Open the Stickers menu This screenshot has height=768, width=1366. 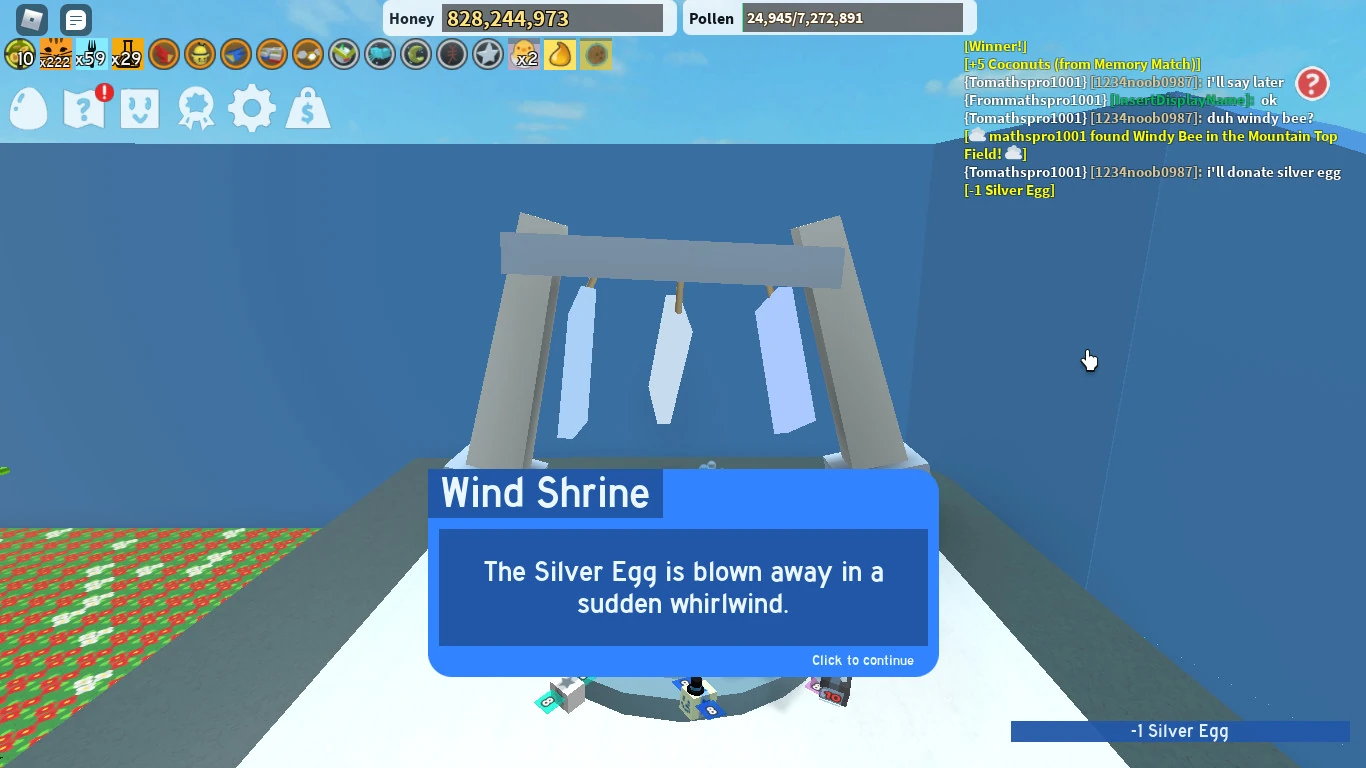pos(140,108)
